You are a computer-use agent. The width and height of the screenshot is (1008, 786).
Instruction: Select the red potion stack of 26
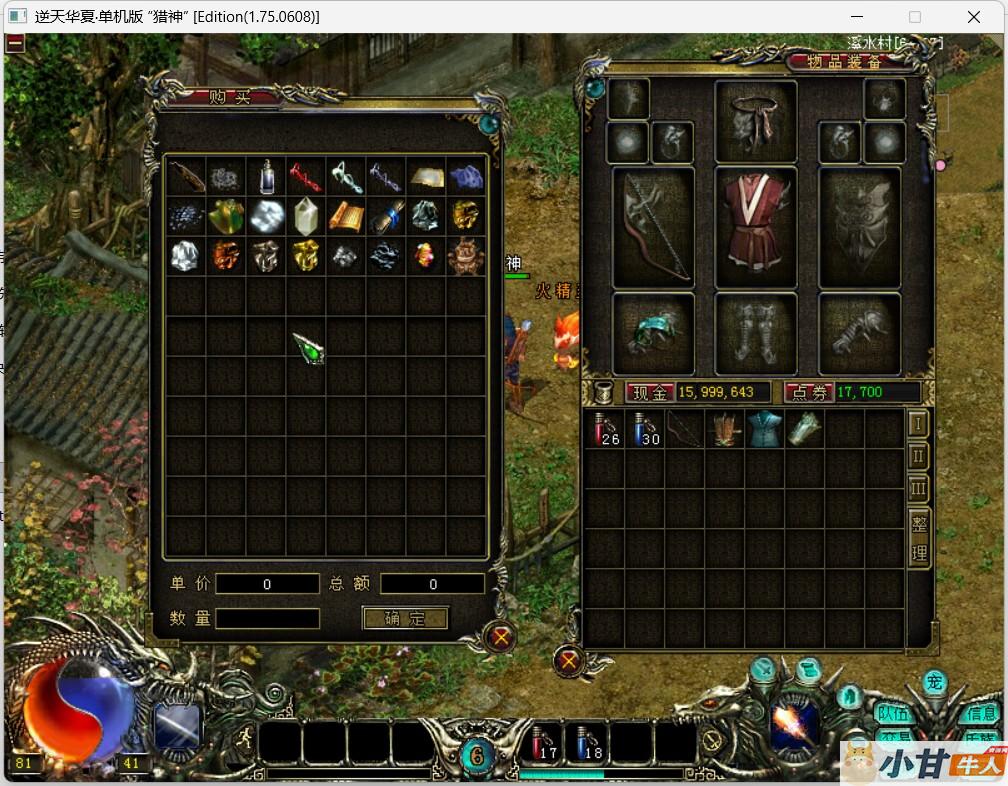point(604,428)
